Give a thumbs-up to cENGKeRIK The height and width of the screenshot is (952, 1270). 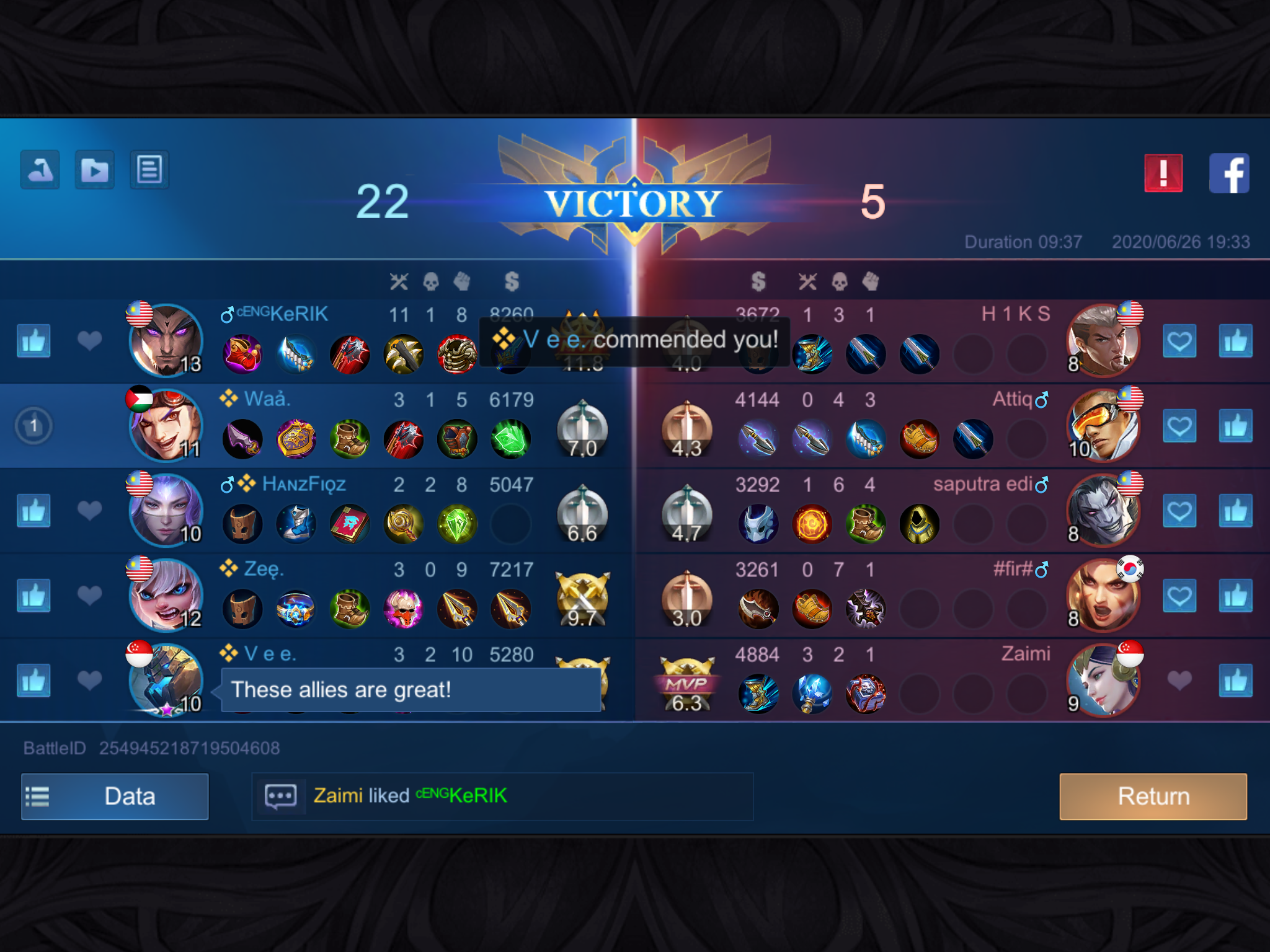pos(33,342)
